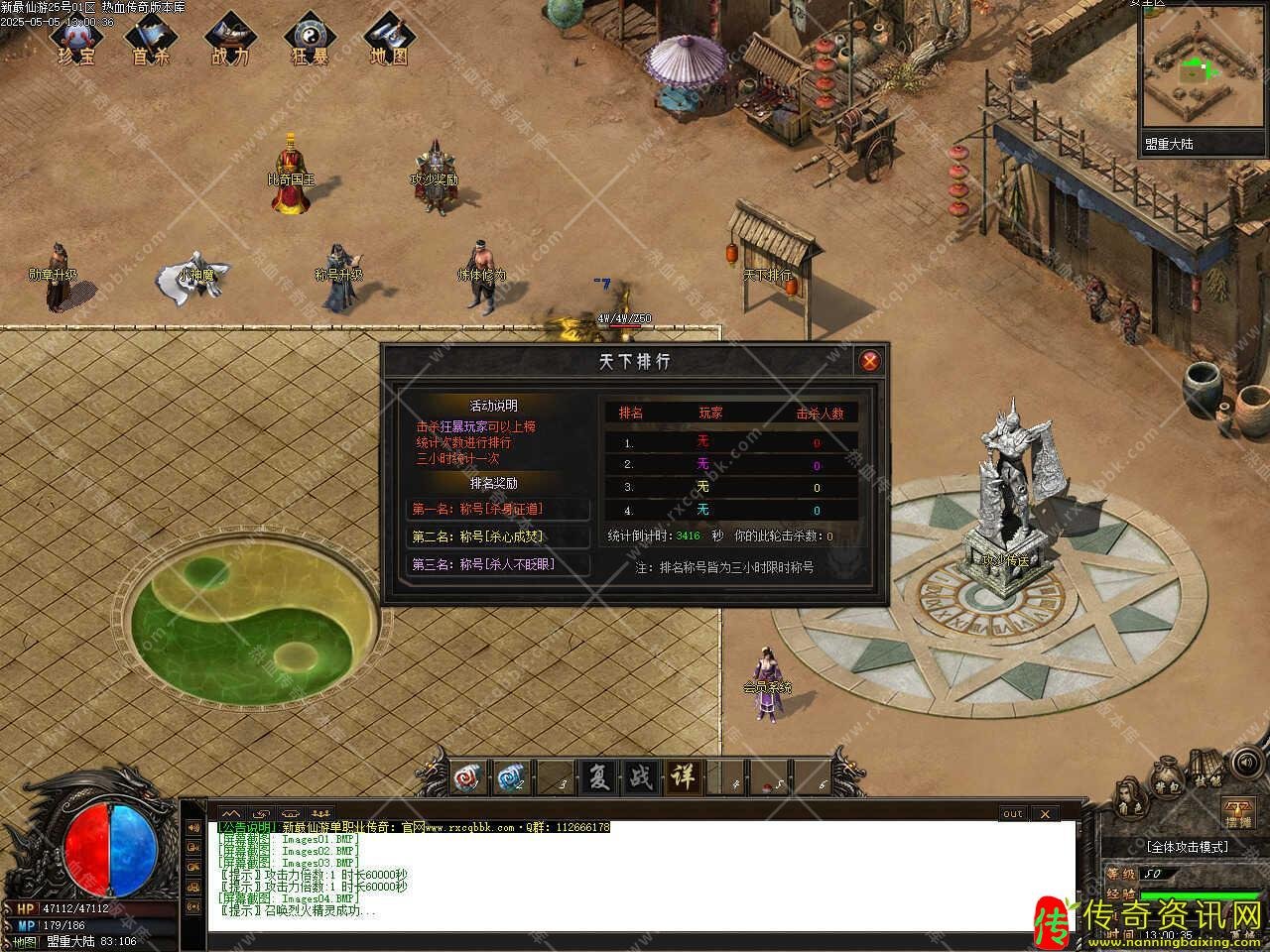Select second-place reward 称号[杀心成焚]
This screenshot has height=952, width=1270.
(x=498, y=536)
